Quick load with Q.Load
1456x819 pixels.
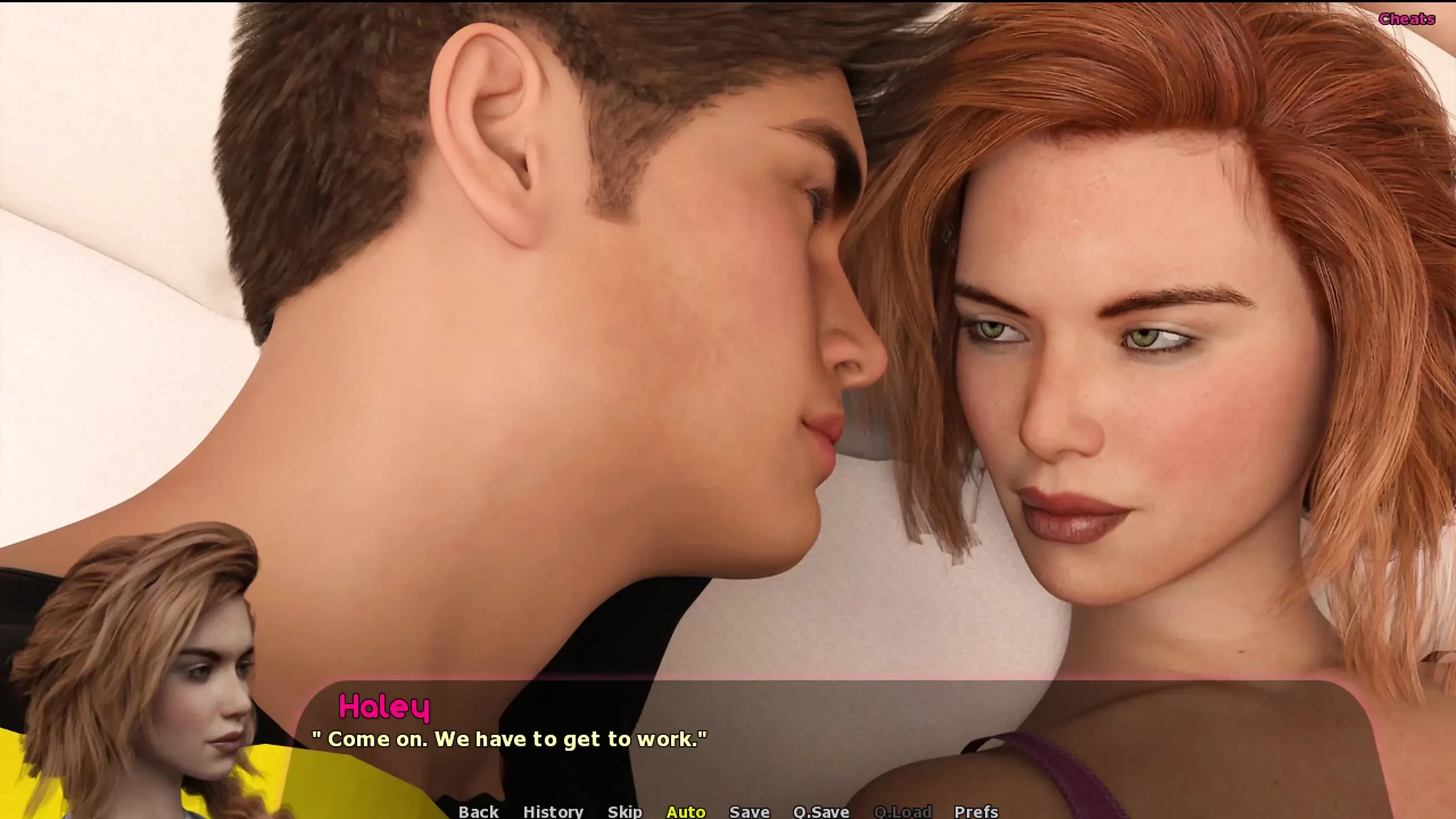(x=902, y=811)
